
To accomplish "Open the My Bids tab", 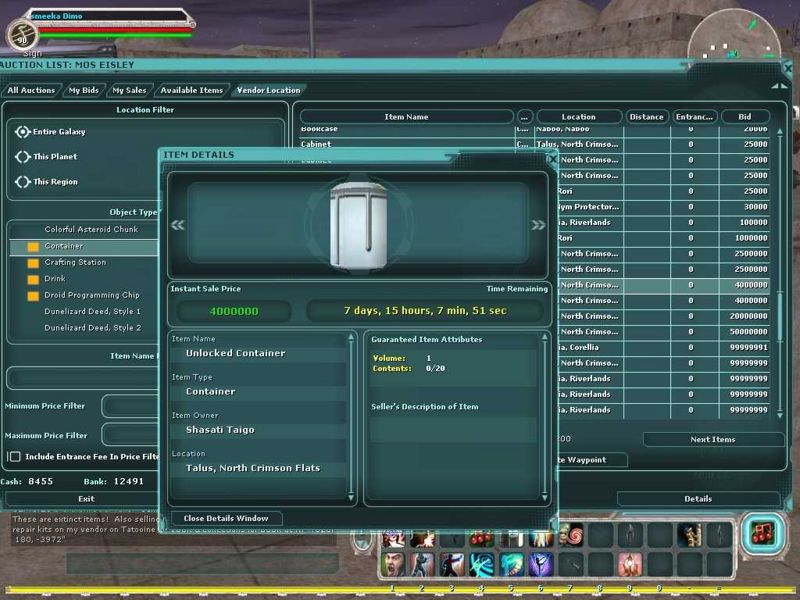I will click(x=83, y=90).
